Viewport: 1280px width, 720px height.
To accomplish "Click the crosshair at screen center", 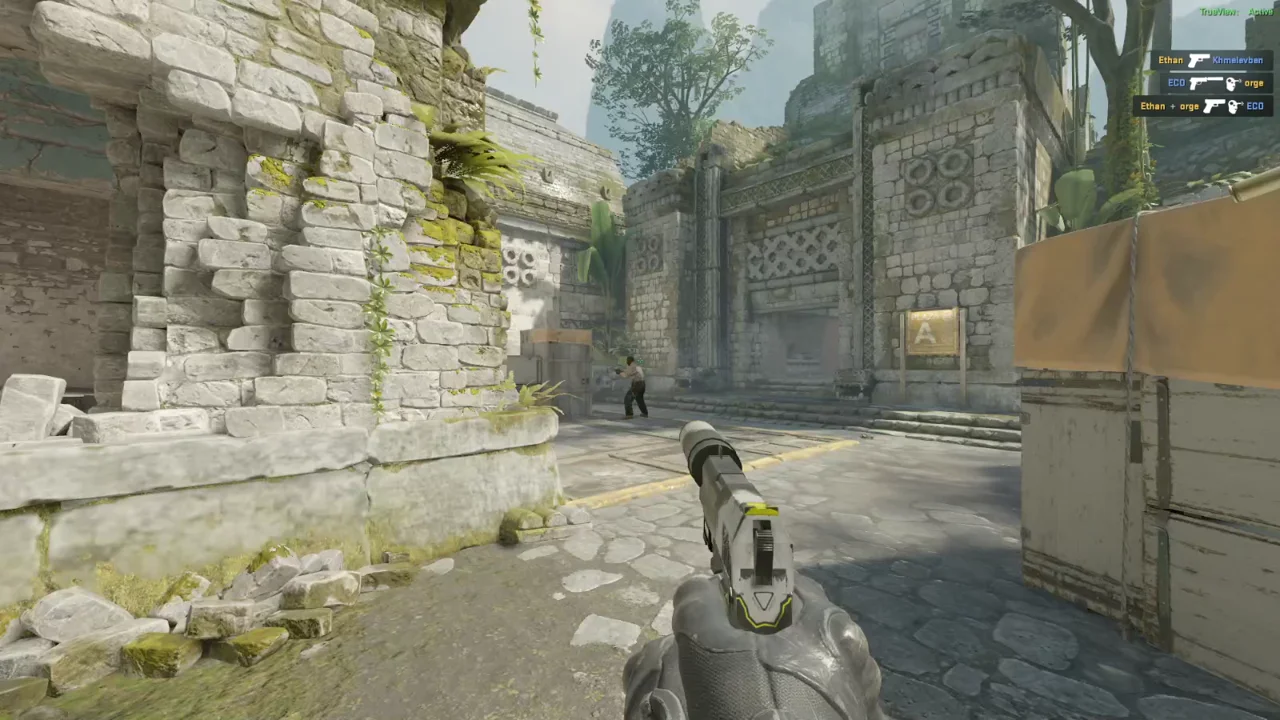I will [x=640, y=360].
